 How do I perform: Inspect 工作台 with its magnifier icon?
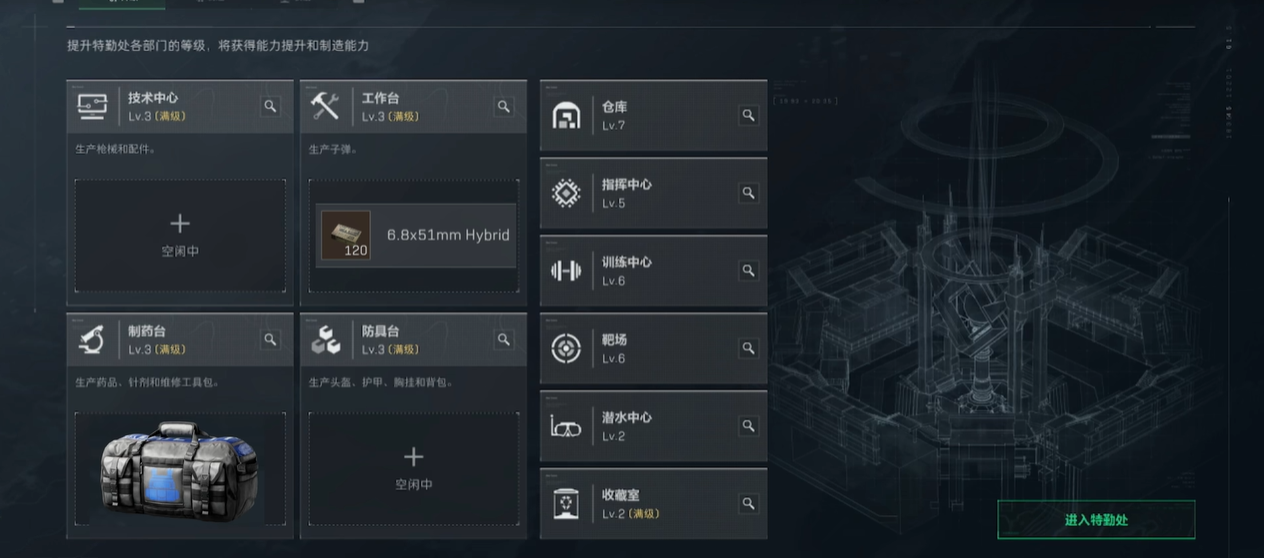point(504,106)
